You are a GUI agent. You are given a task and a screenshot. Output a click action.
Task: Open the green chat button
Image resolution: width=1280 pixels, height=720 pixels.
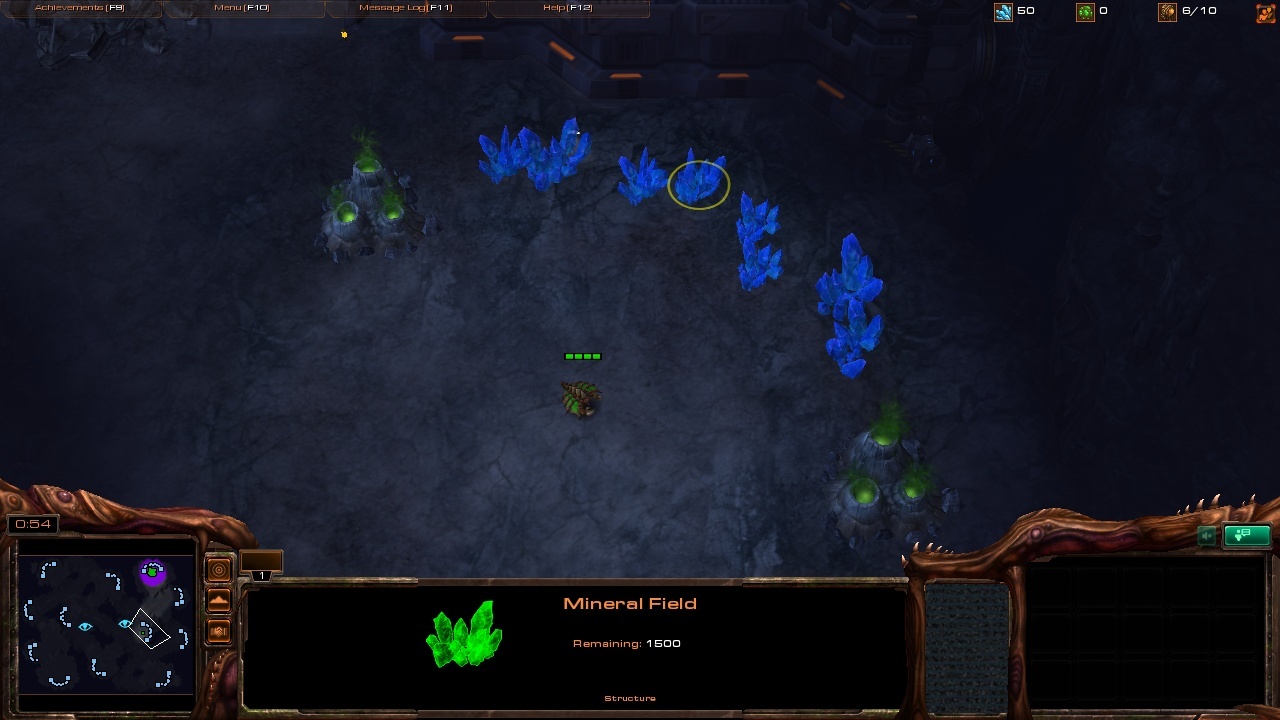tap(1246, 536)
